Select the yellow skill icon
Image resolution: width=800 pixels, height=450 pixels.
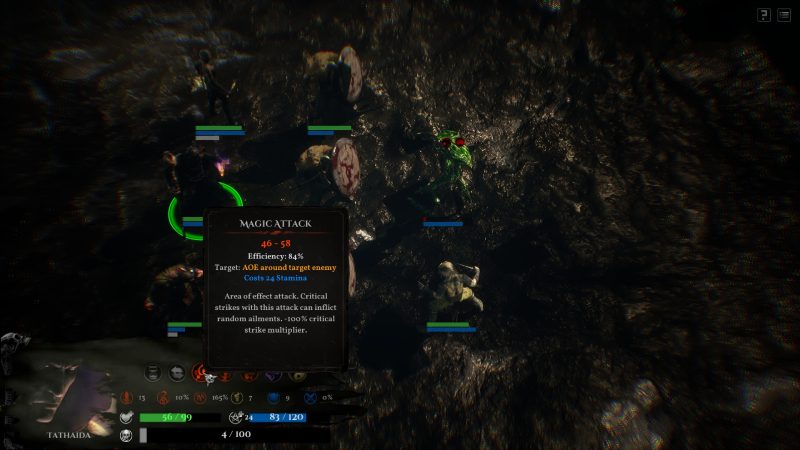[296, 374]
